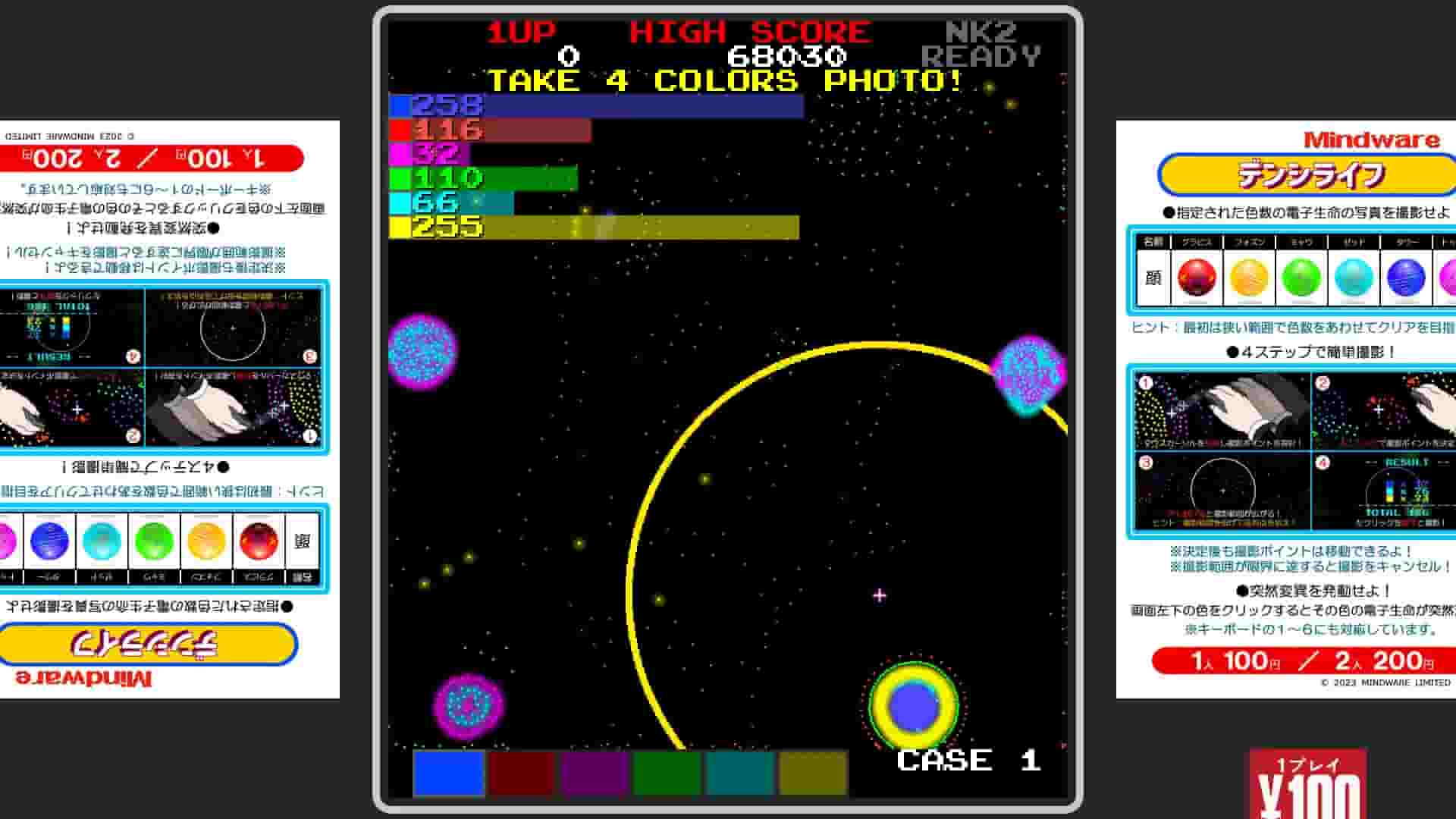Click the red 100円/200円 price banner

click(x=1298, y=661)
